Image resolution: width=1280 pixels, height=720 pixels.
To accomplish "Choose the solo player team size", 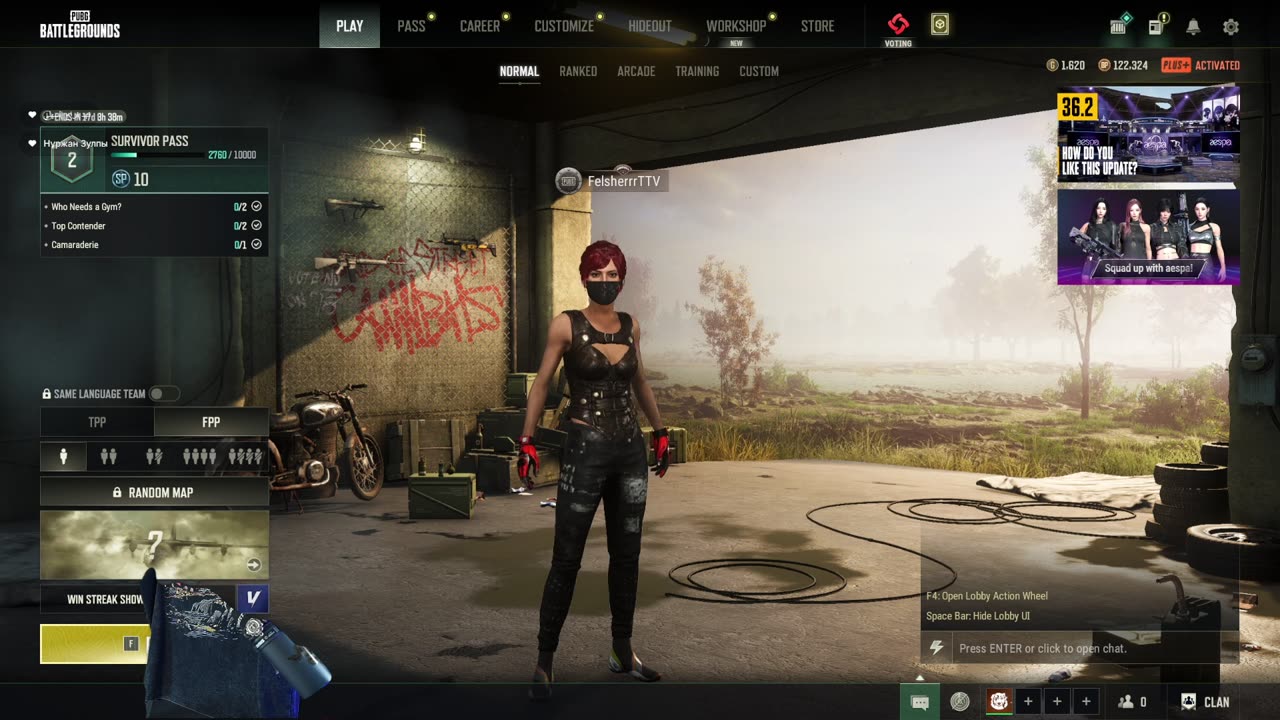I will (x=64, y=457).
